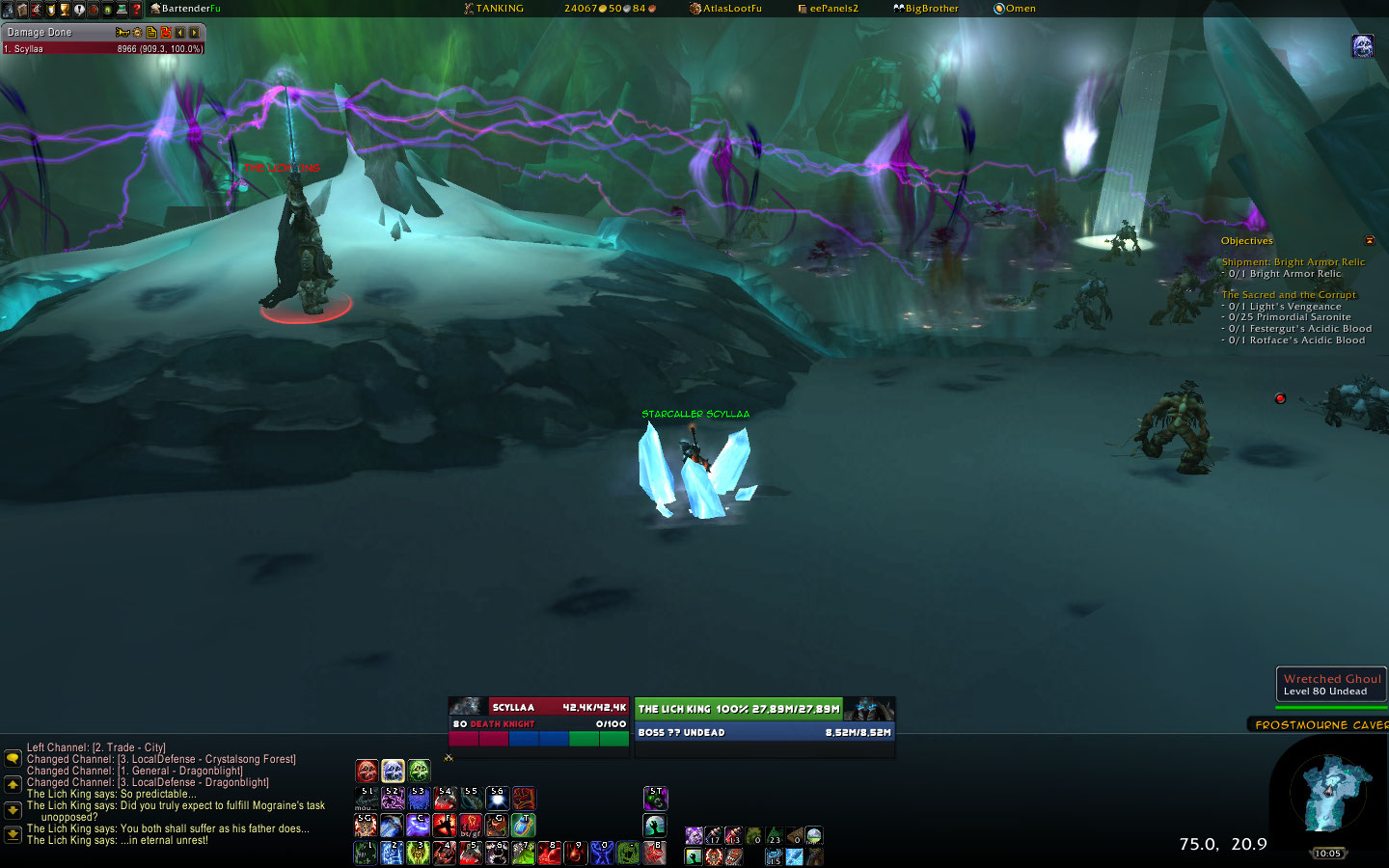Use the action bar ability bound to B
Image resolution: width=1389 pixels, height=868 pixels.
[655, 853]
